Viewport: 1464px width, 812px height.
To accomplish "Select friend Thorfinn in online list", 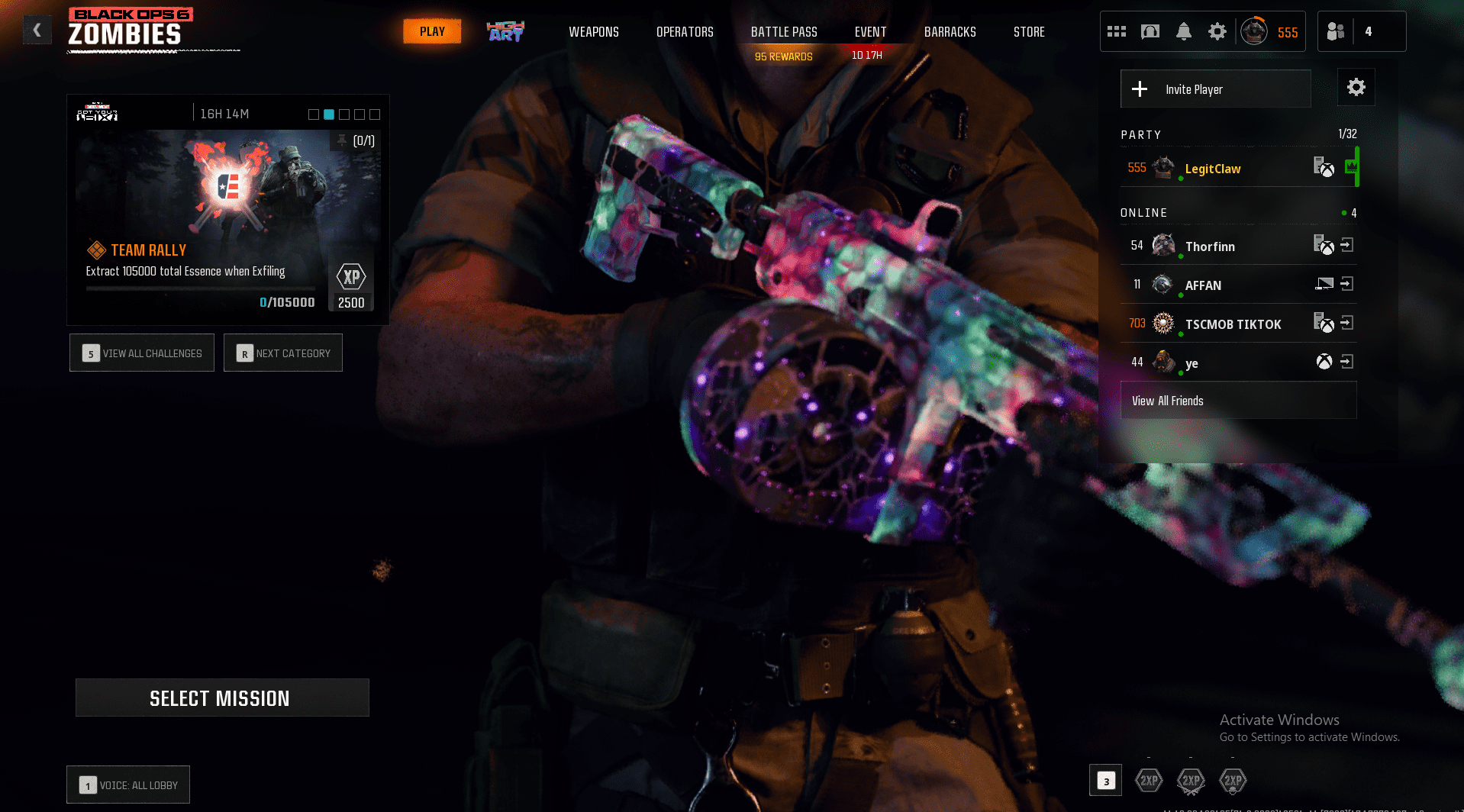I will click(1210, 246).
